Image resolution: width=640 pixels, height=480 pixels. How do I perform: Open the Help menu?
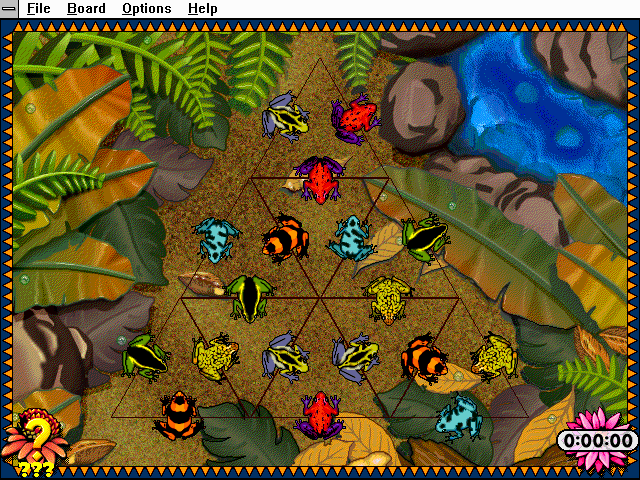click(202, 9)
